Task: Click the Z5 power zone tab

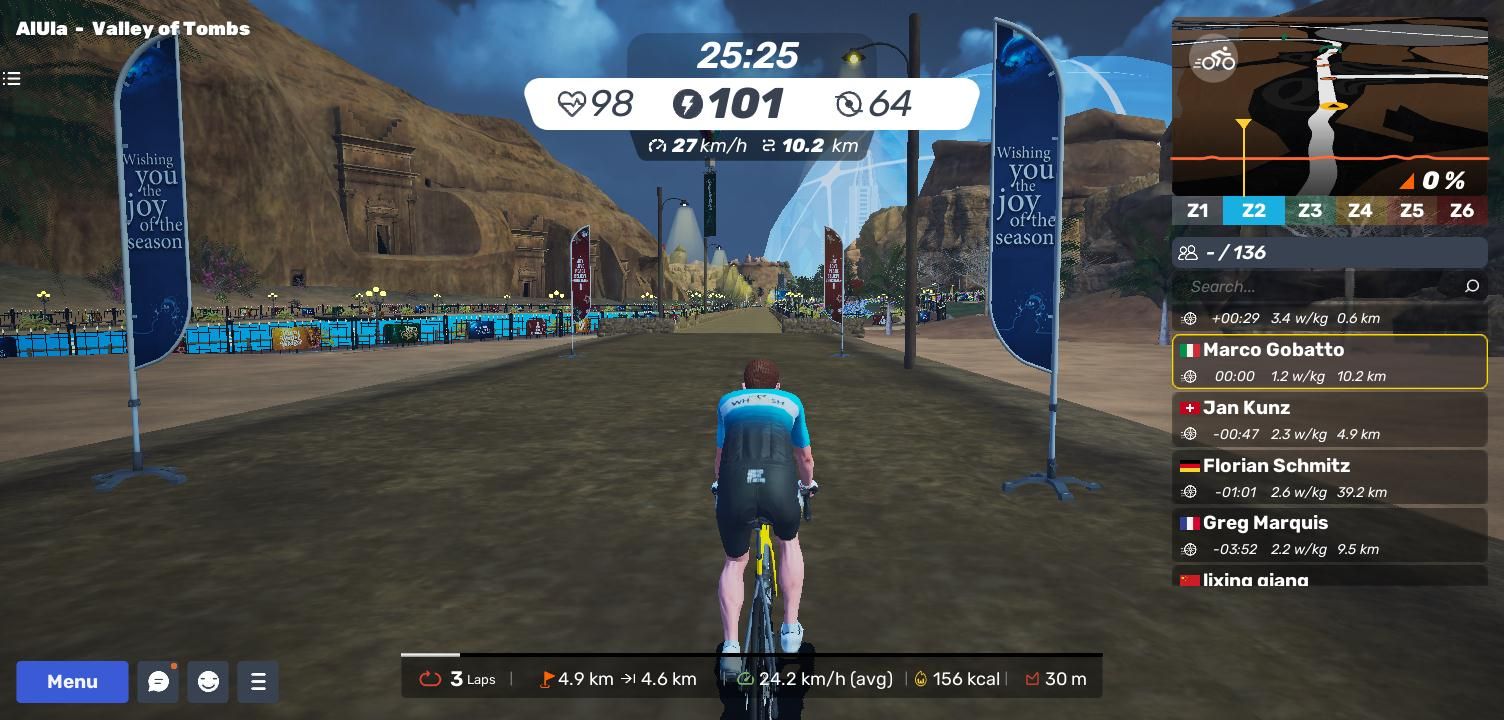Action: click(x=1411, y=211)
